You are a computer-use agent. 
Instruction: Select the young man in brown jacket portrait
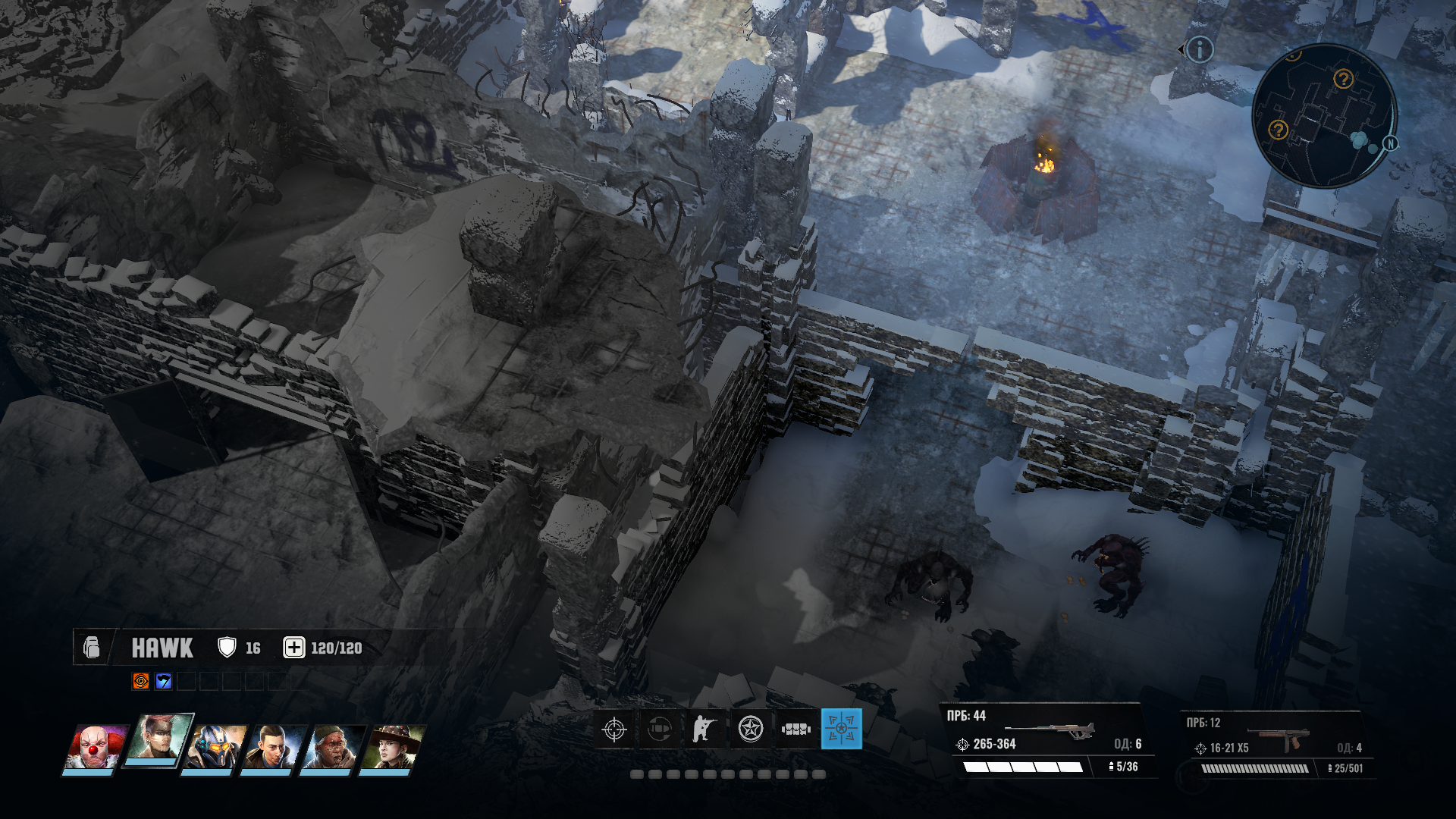[273, 747]
